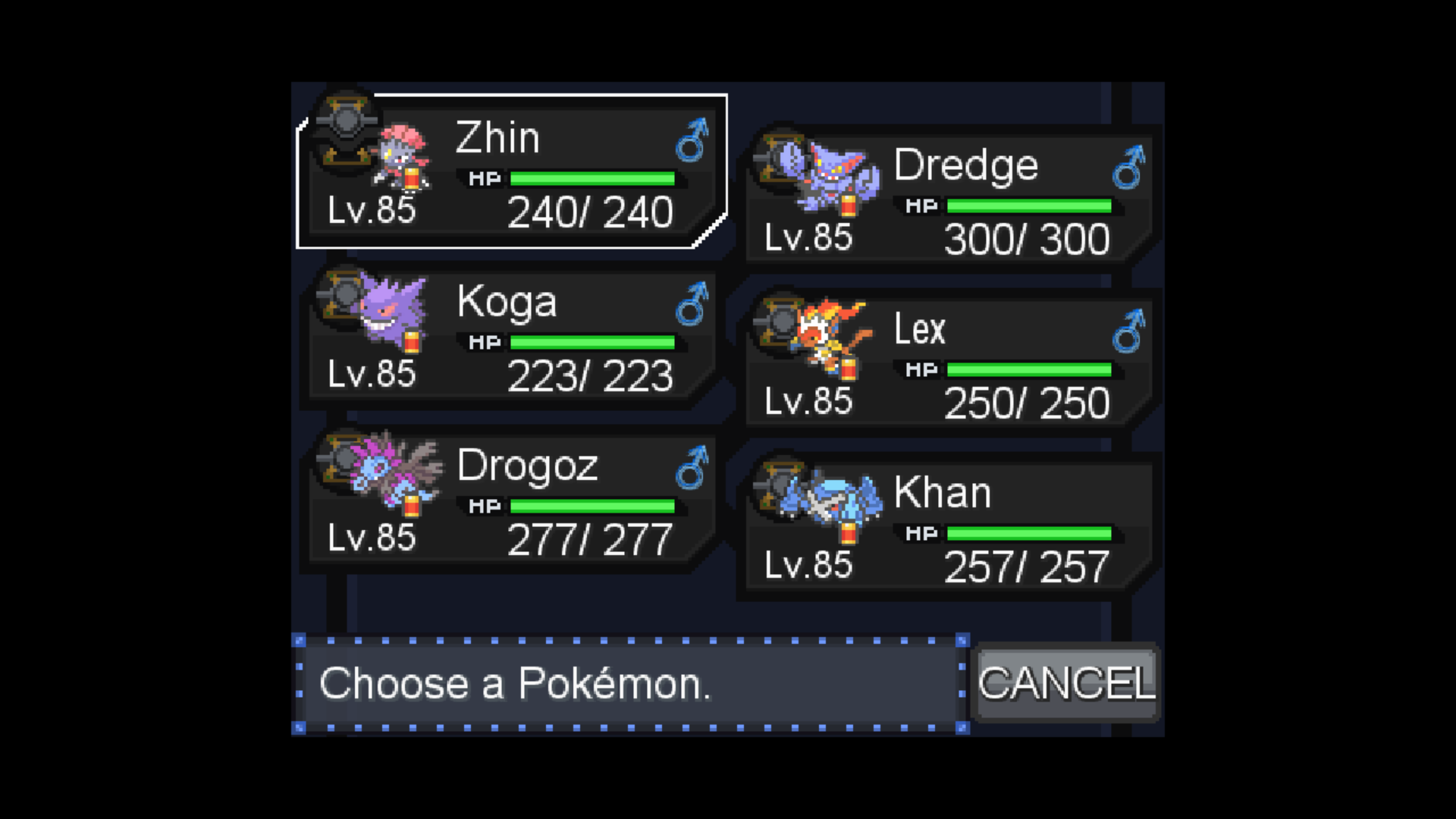This screenshot has width=1456, height=819.
Task: Choose Drogoz from the party list
Action: [512, 500]
